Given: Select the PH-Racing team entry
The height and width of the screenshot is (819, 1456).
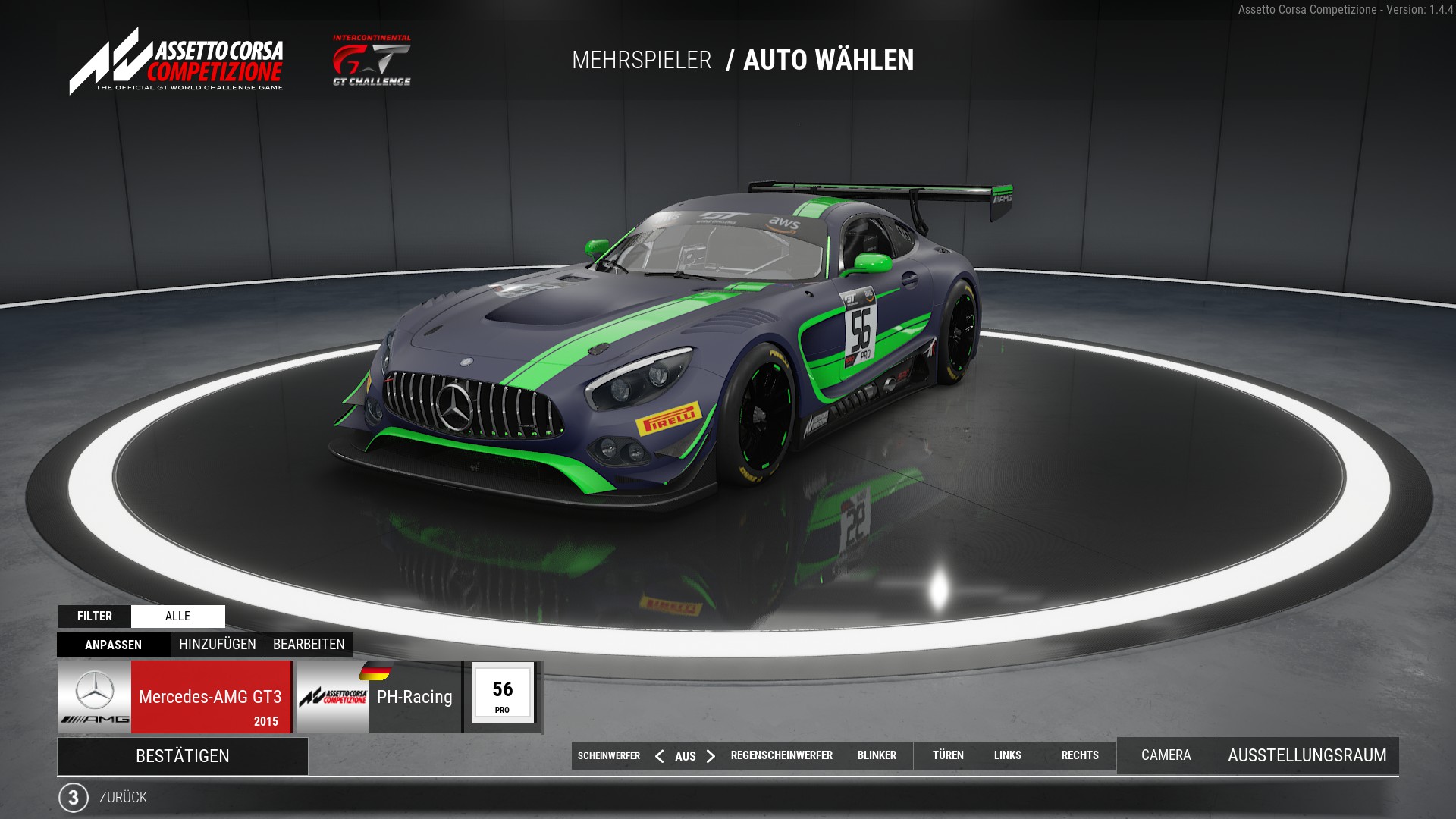Looking at the screenshot, I should click(x=414, y=697).
